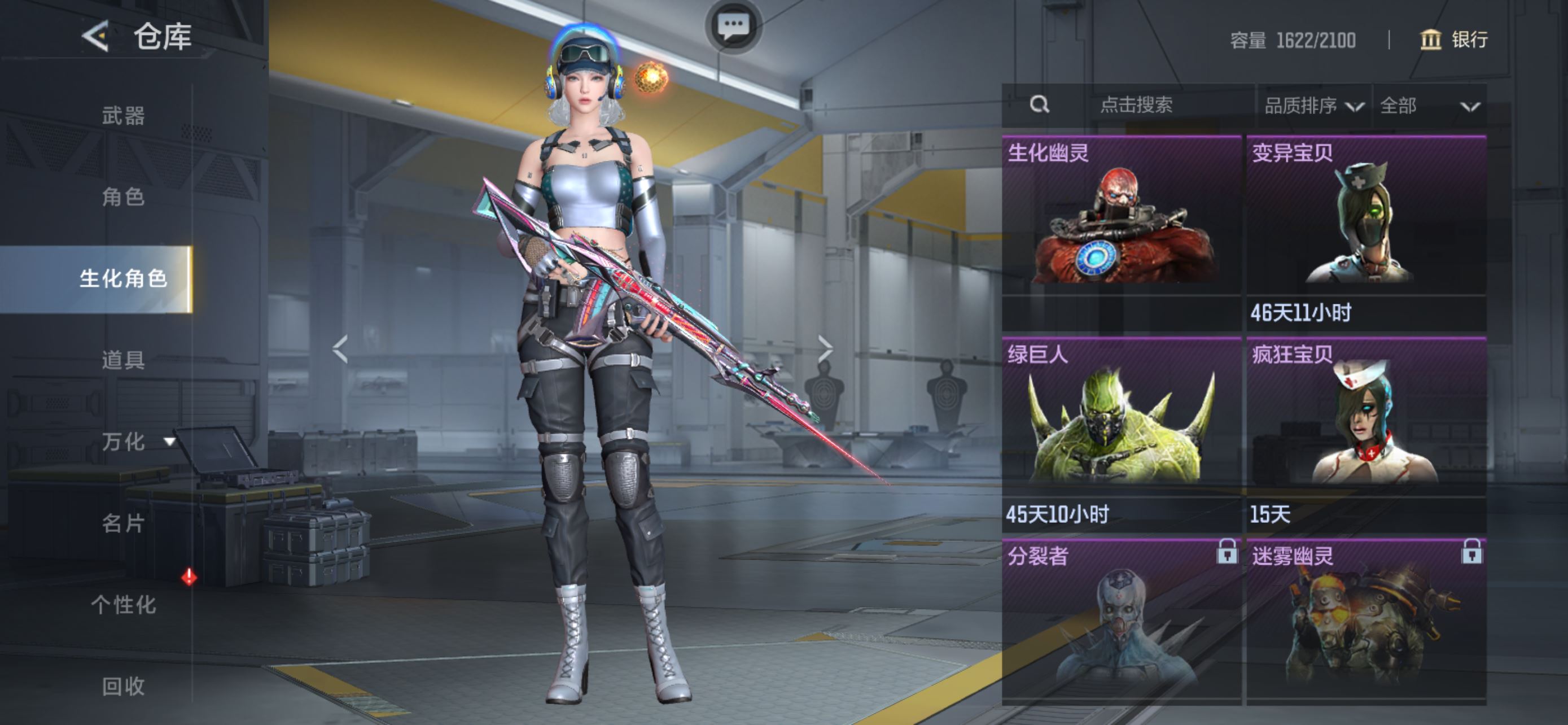The image size is (1568, 725).
Task: Show the 道具 items tab
Action: tap(123, 360)
